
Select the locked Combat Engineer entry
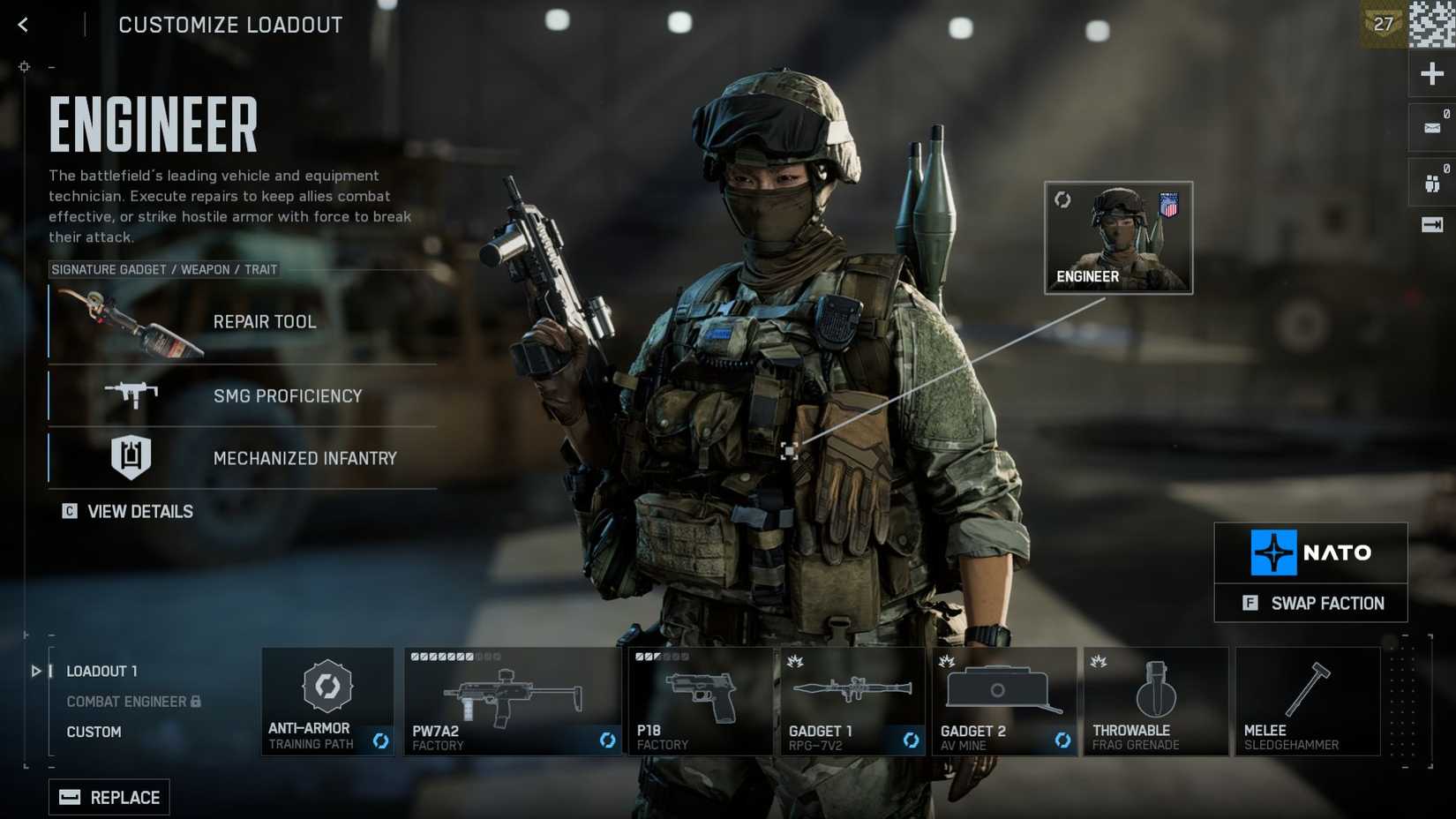click(127, 701)
